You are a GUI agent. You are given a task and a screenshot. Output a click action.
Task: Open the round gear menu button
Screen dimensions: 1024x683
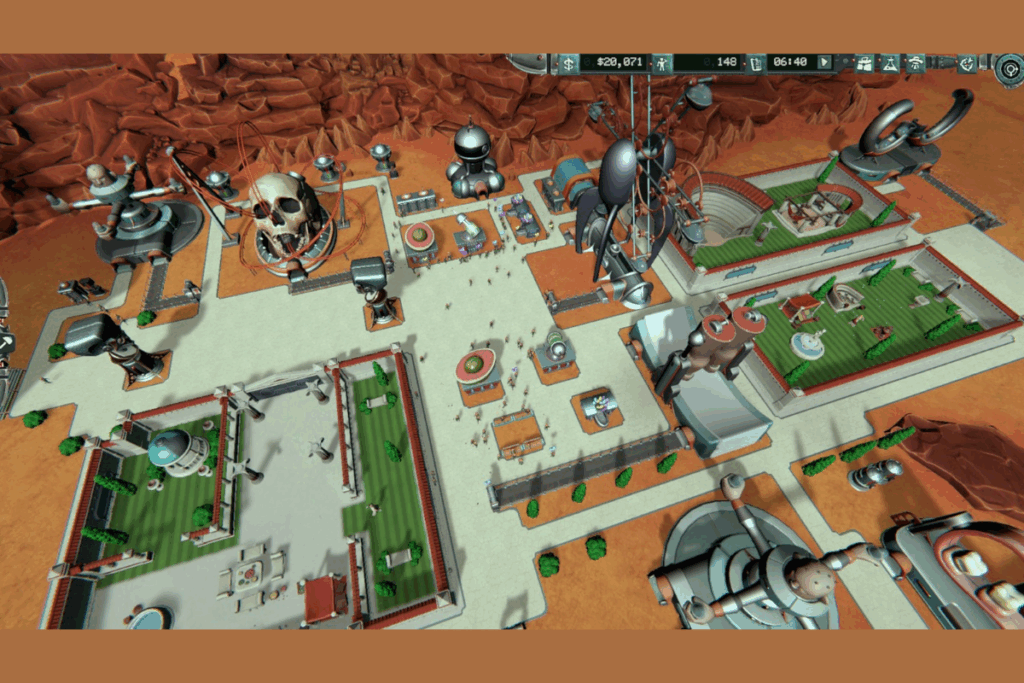tap(1009, 68)
